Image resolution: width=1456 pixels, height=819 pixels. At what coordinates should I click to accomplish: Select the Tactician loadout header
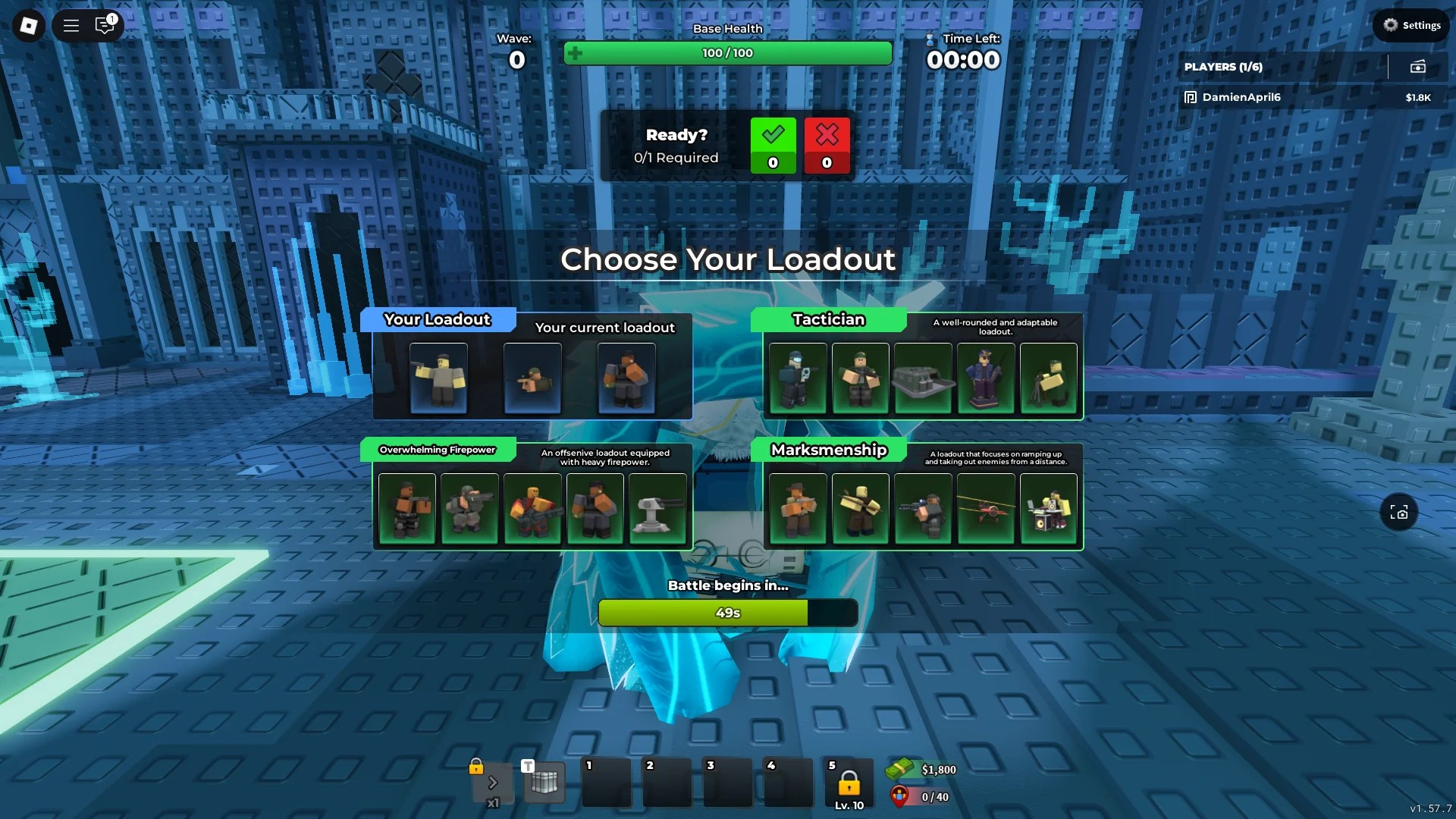point(827,319)
